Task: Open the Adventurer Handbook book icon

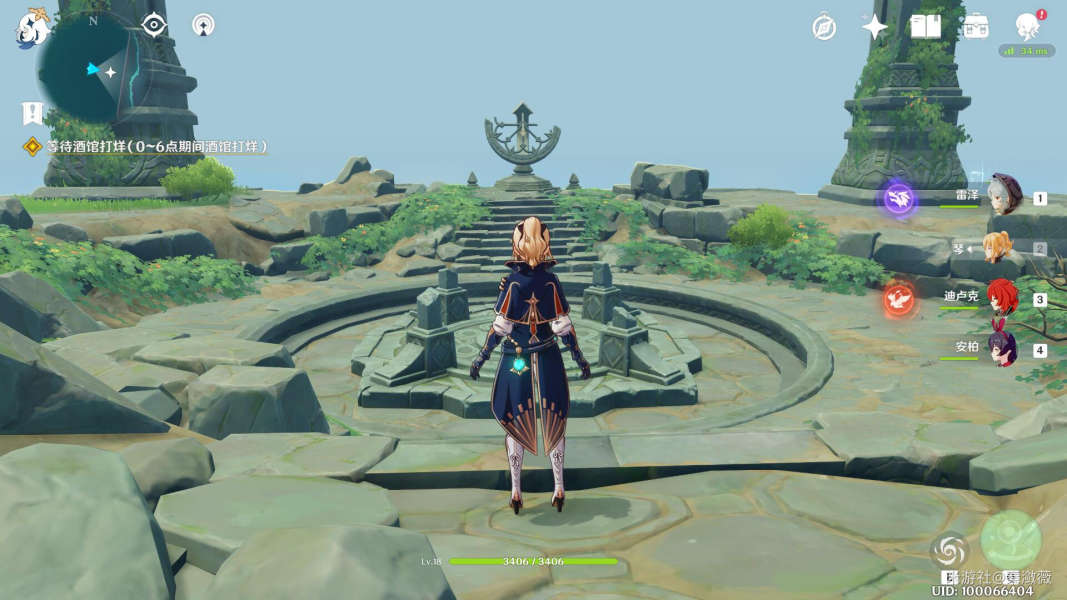Action: (925, 27)
